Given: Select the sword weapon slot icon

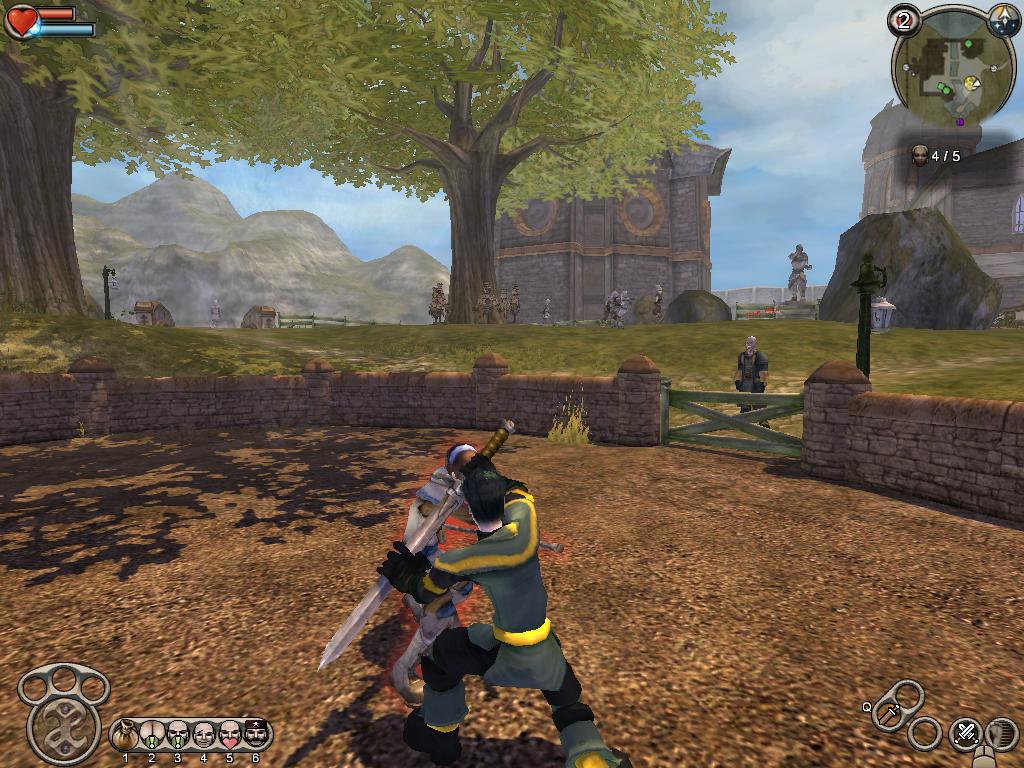Looking at the screenshot, I should click(889, 714).
